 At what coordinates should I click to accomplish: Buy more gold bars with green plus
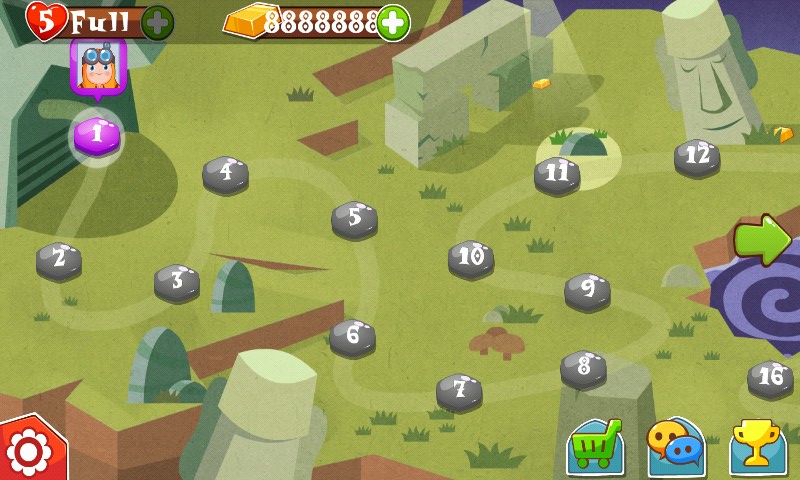tap(394, 22)
